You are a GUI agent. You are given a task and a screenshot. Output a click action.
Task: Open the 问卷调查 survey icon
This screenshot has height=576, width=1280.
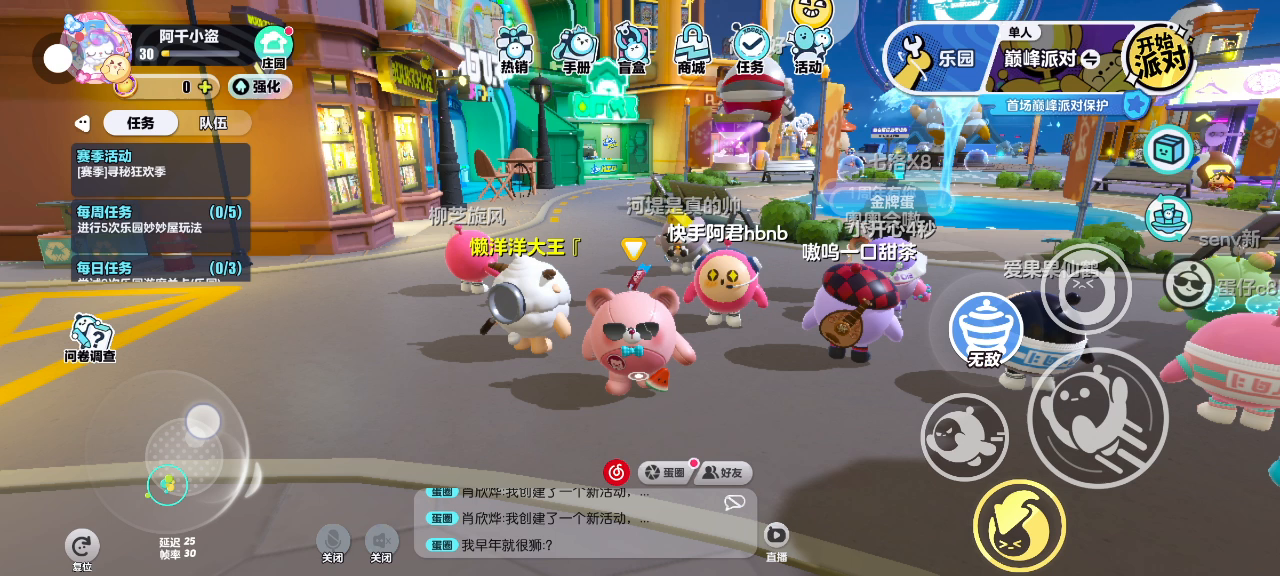click(90, 338)
